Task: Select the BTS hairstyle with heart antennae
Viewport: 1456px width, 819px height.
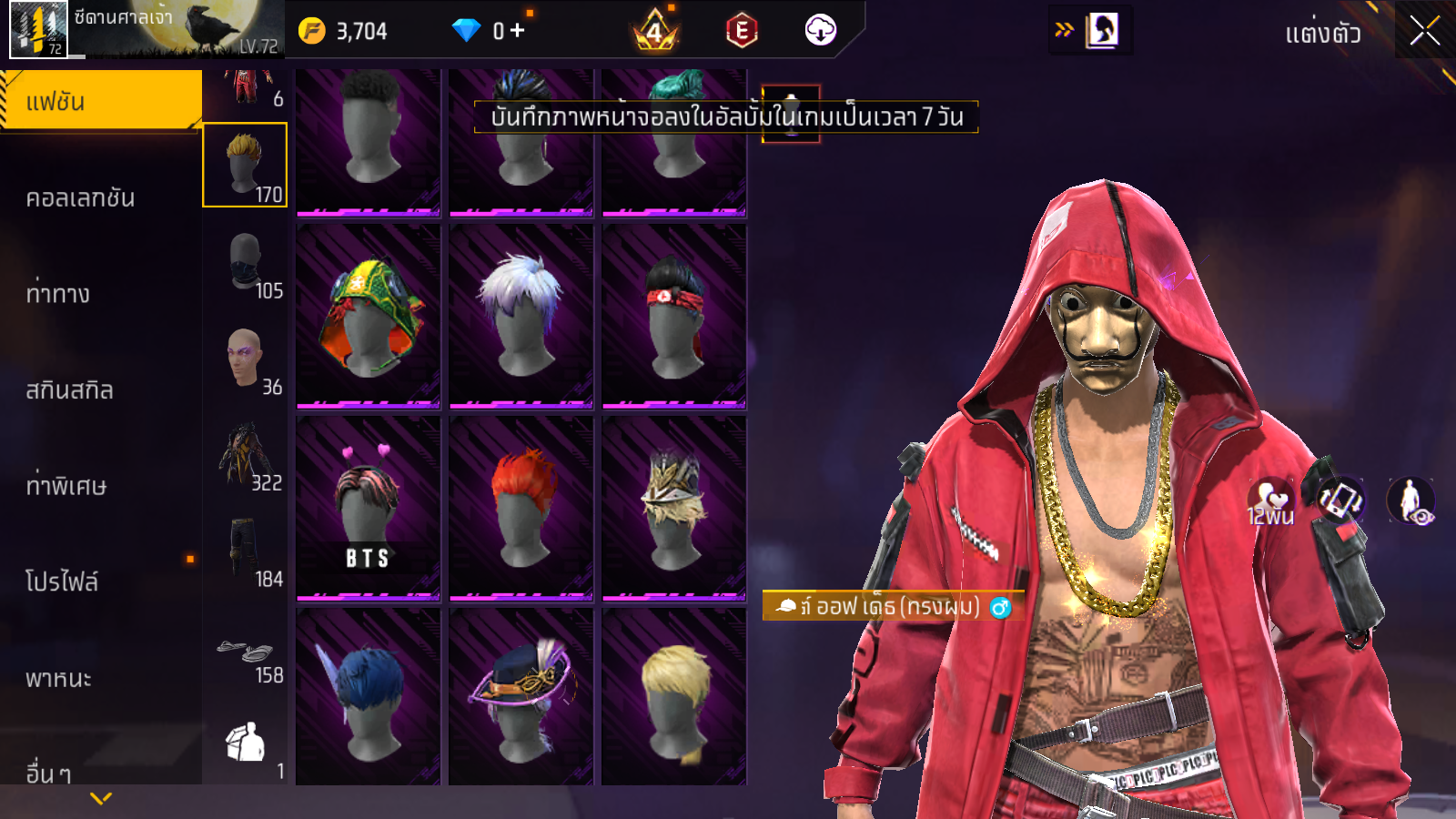Action: point(369,508)
